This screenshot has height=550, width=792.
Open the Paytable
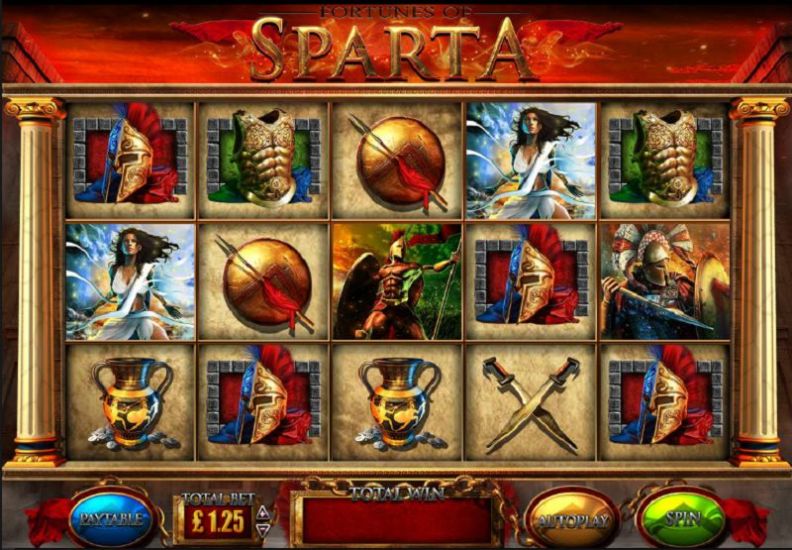109,518
